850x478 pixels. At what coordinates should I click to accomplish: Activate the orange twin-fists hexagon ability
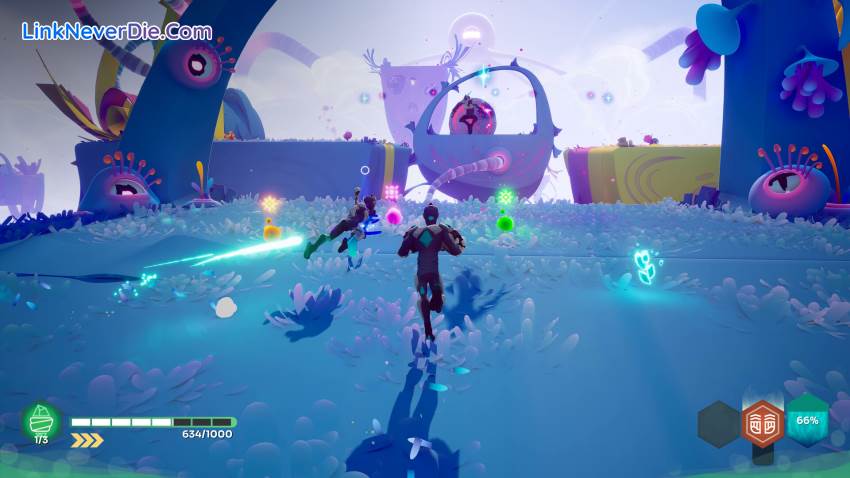[762, 423]
